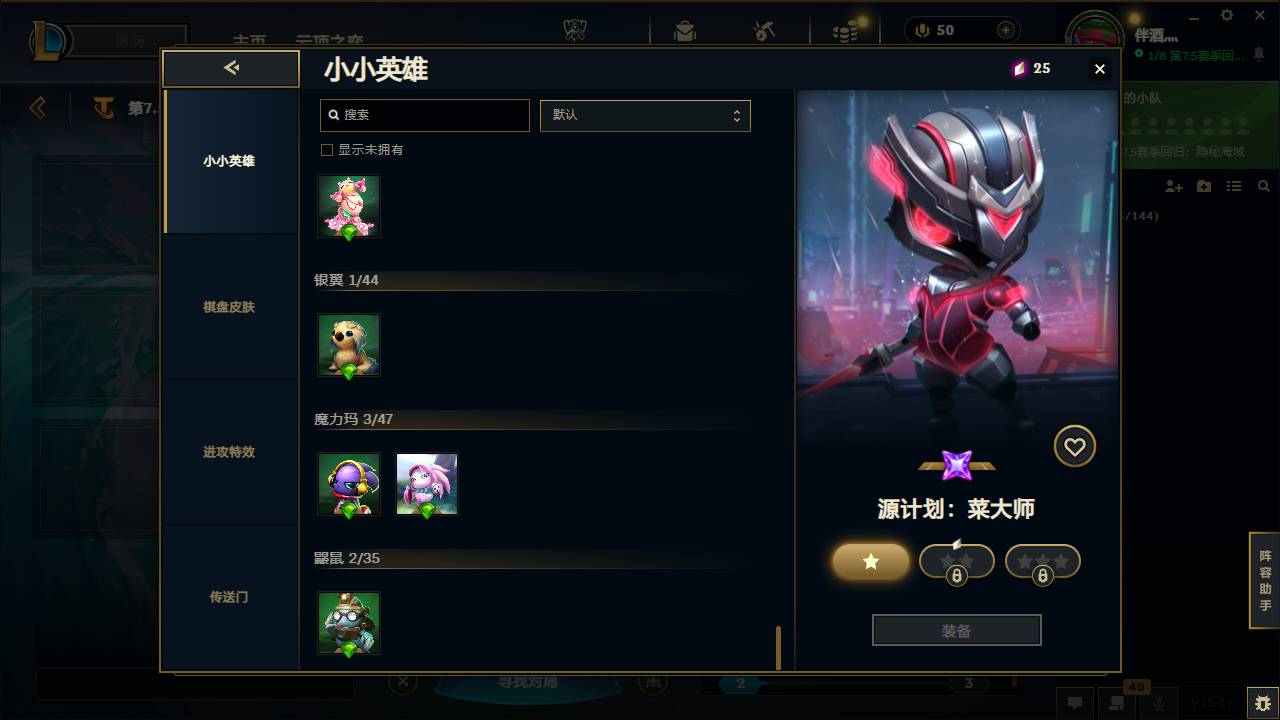
Task: Collapse the sidebar with the double-chevron arrow
Action: pyautogui.click(x=231, y=68)
